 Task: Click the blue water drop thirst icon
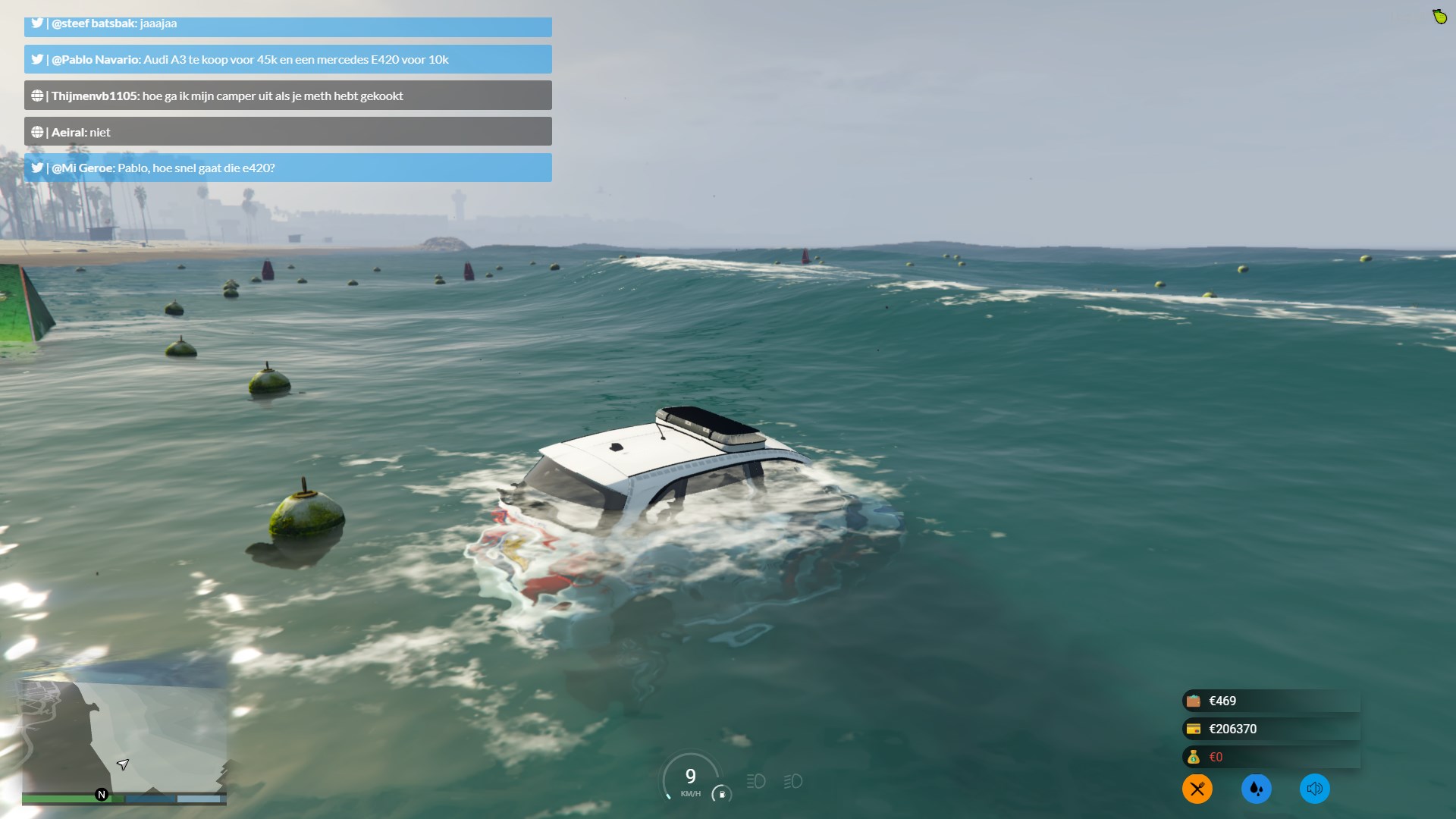click(x=1256, y=789)
